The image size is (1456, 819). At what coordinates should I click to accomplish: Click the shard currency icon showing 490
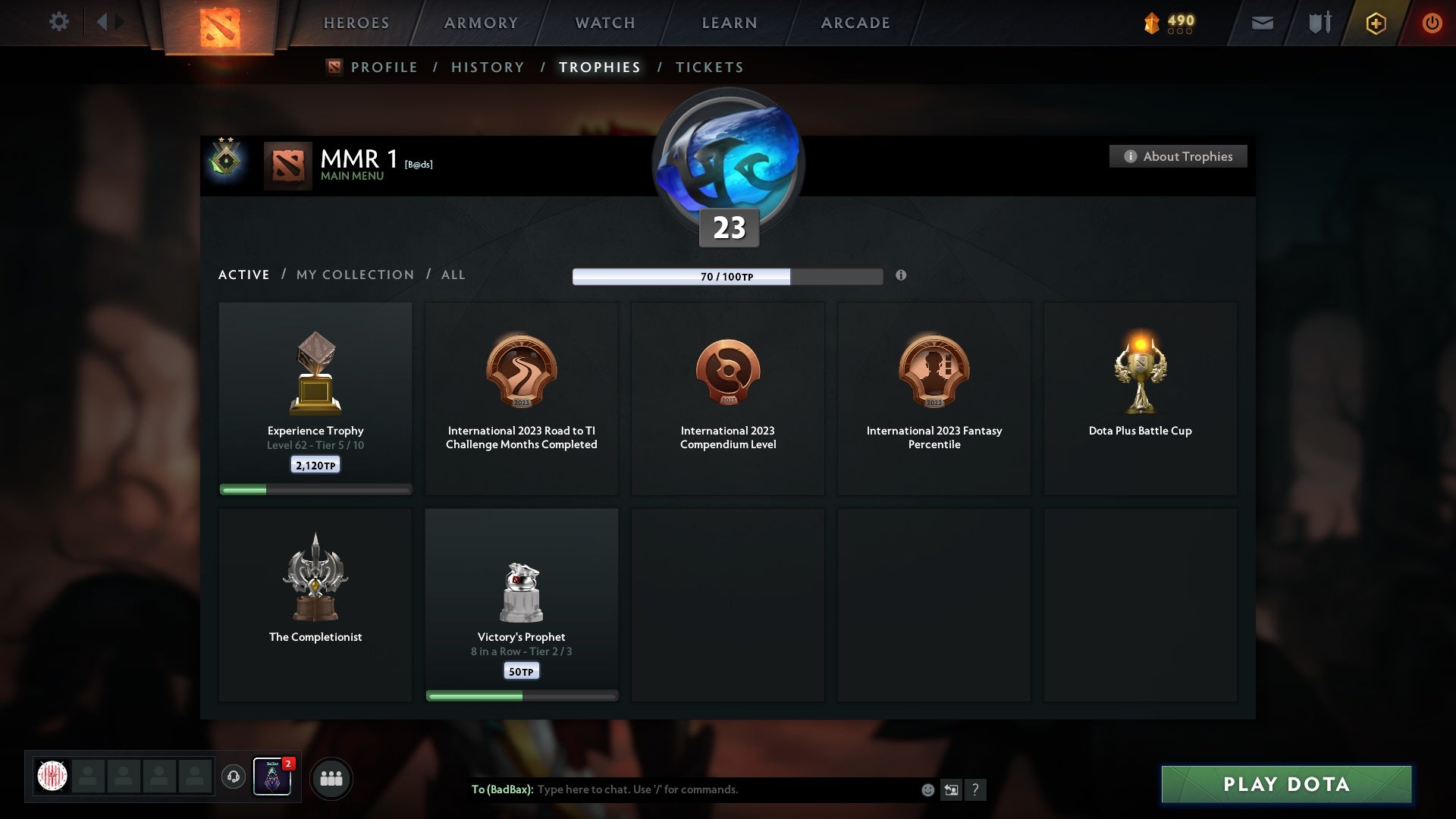click(1154, 23)
